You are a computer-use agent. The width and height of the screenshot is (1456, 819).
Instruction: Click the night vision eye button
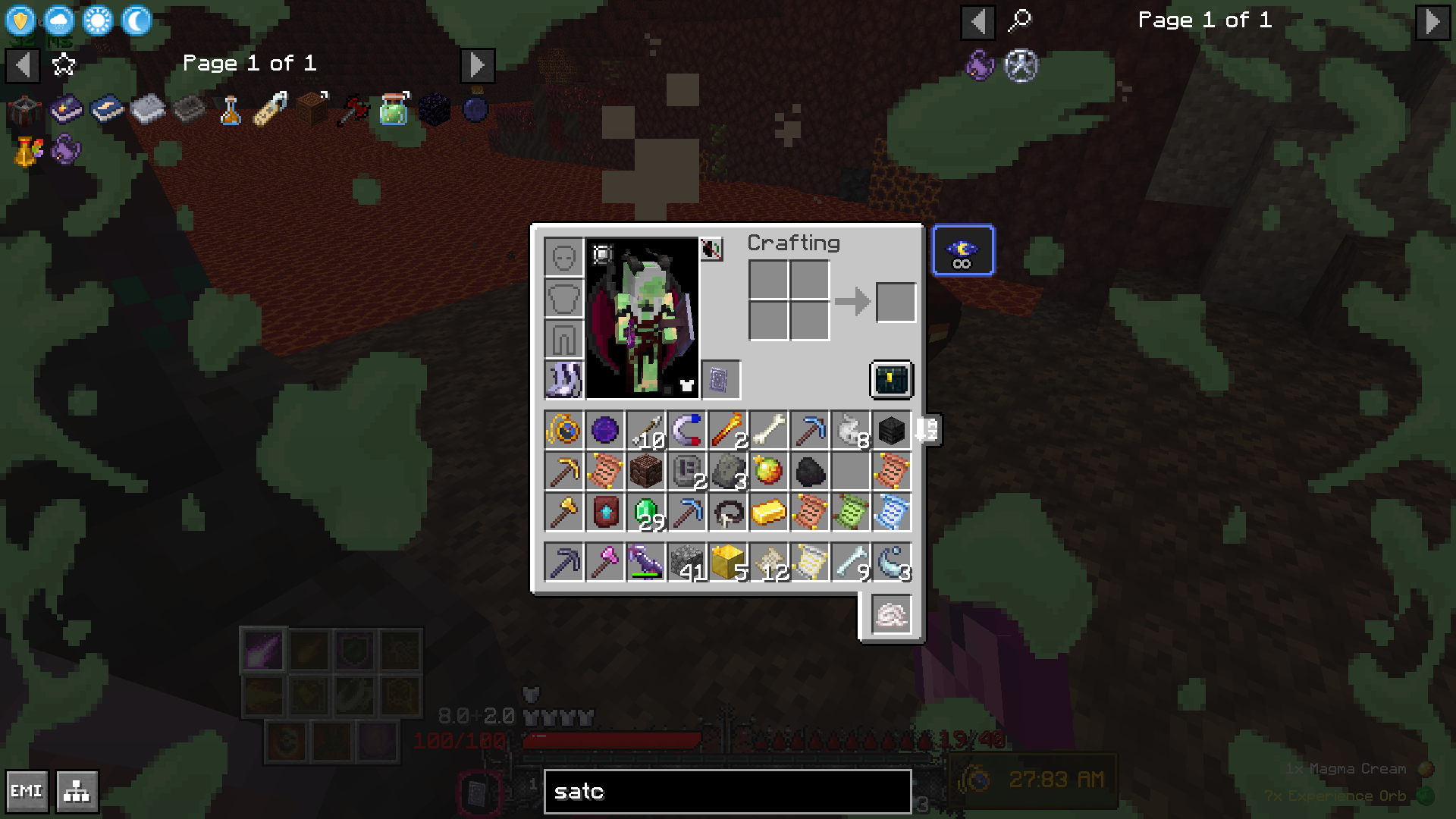(962, 250)
